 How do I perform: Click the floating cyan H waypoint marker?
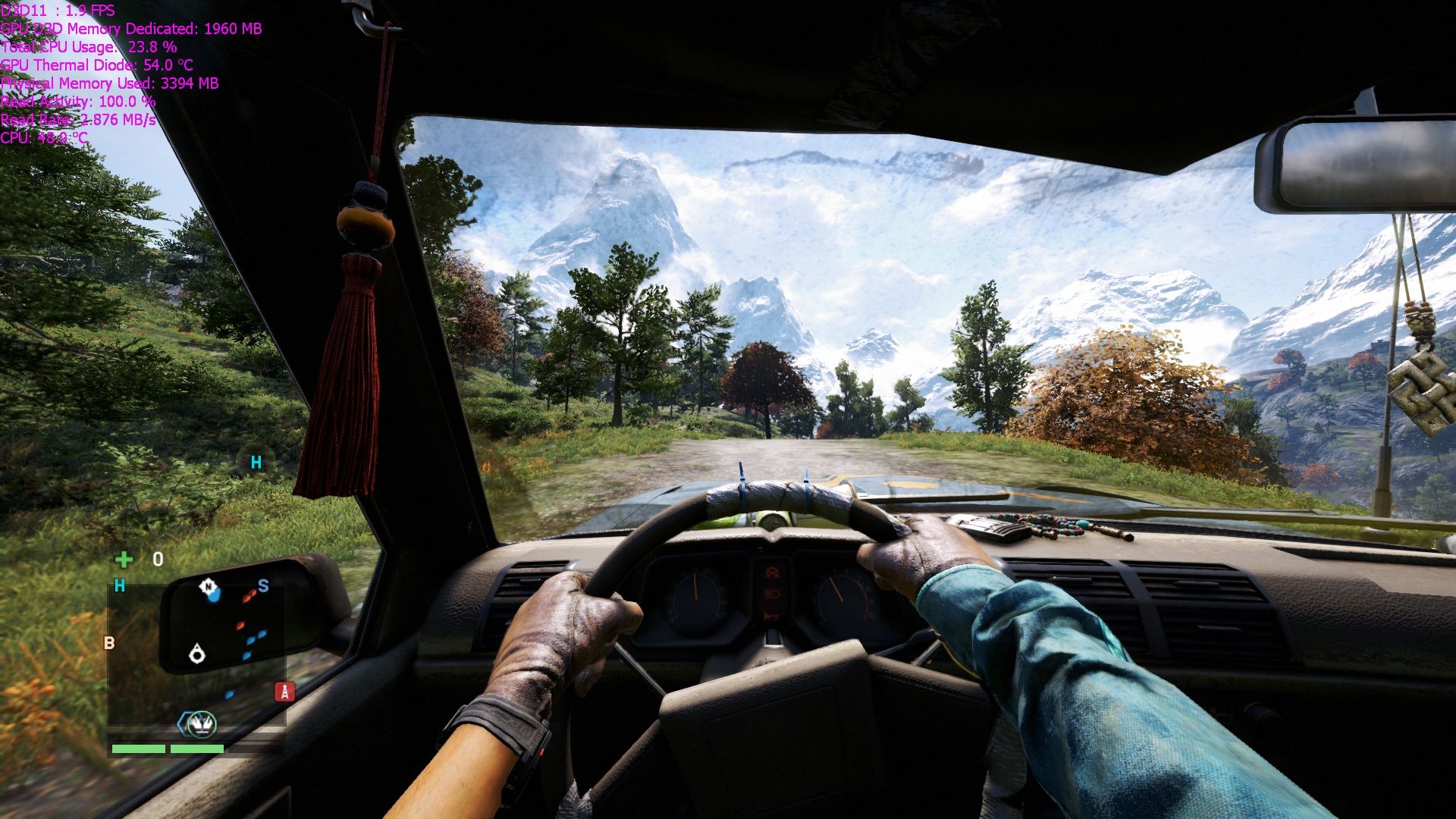tap(256, 463)
